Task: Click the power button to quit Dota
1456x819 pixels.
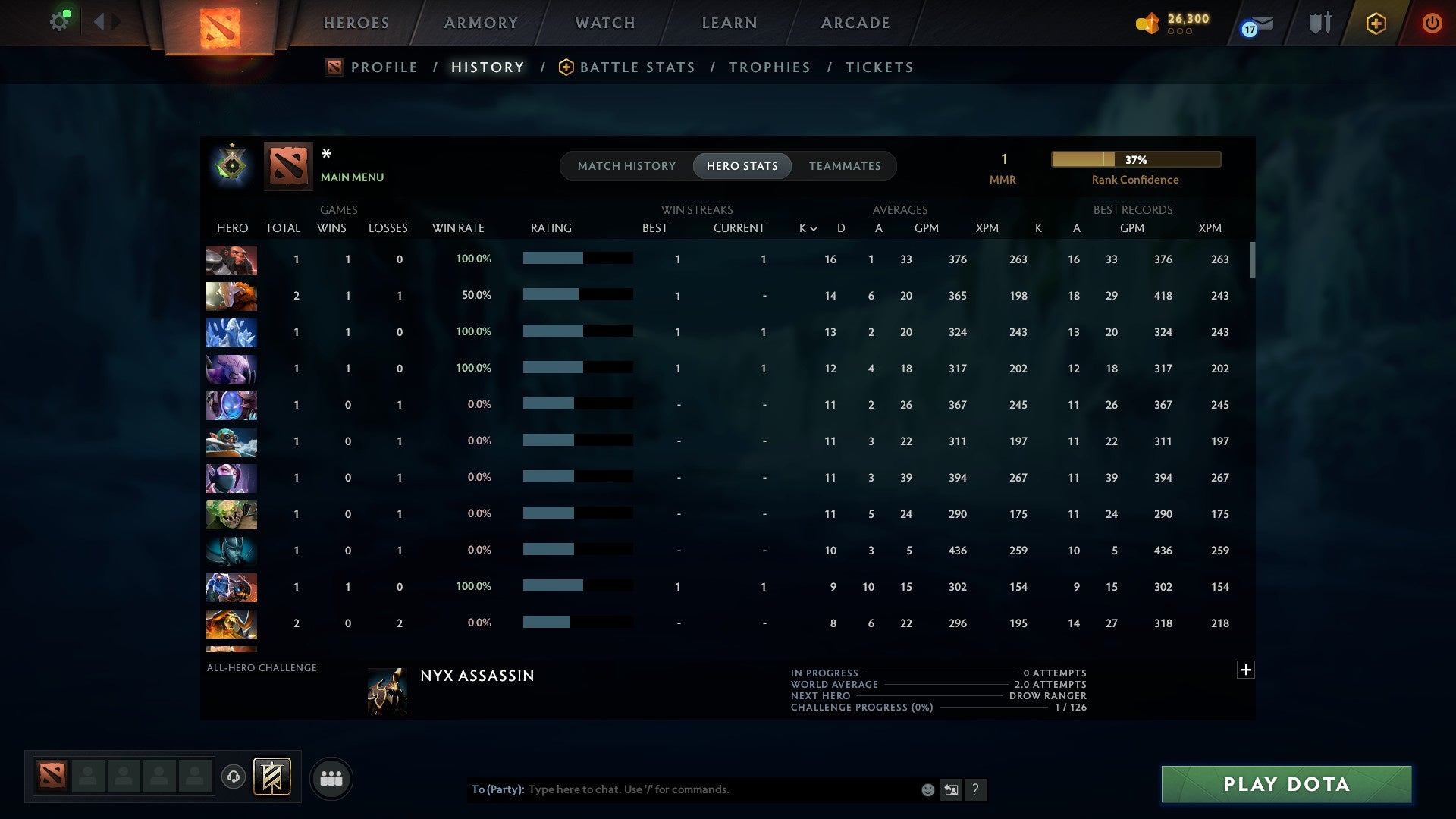Action: 1432,23
